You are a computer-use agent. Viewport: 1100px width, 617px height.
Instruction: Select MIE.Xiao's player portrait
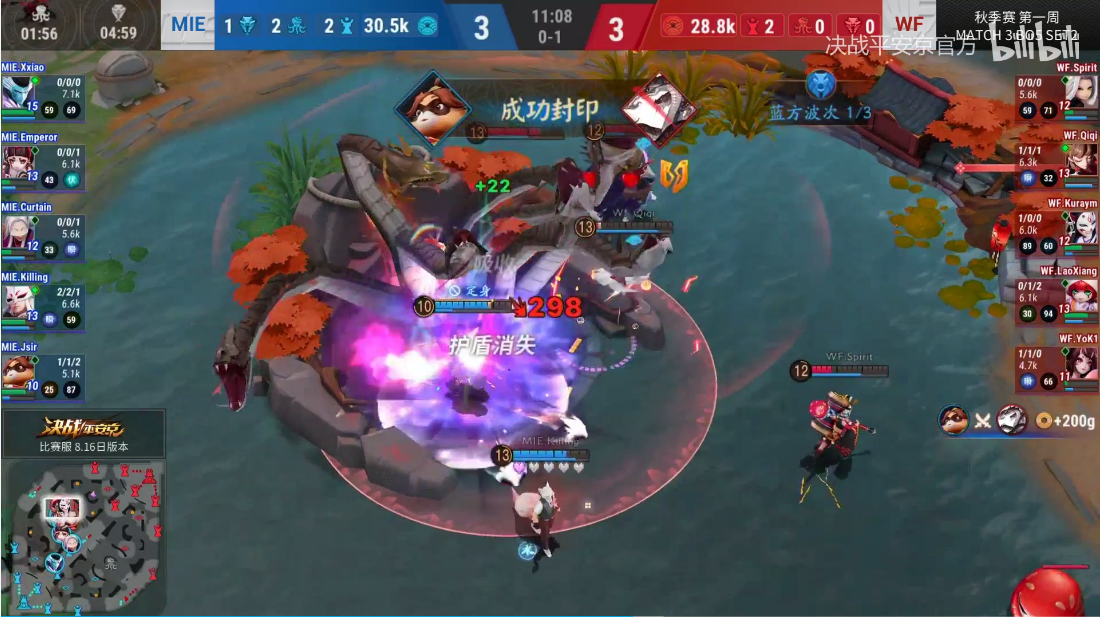(17, 92)
